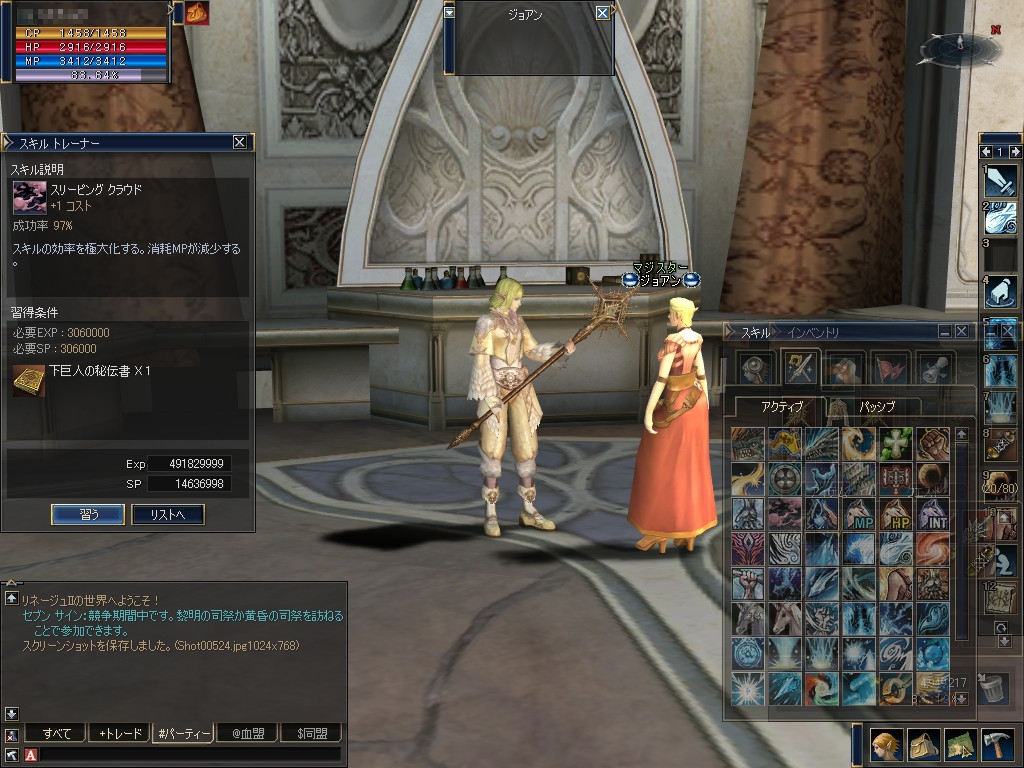Viewport: 1024px width, 768px height.
Task: Open the hammer system menu button
Action: pyautogui.click(x=998, y=745)
